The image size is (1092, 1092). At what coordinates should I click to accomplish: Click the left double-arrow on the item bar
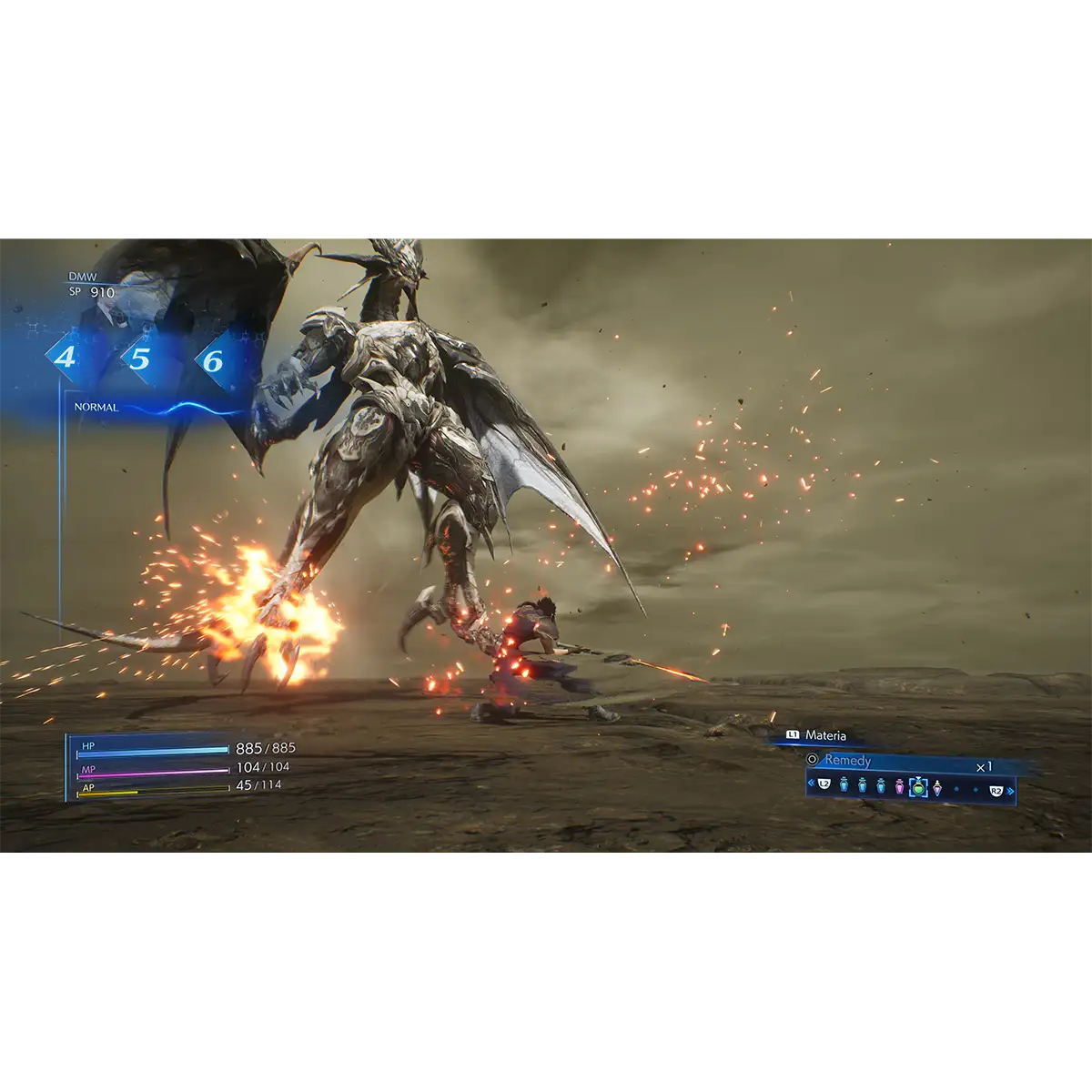click(x=811, y=783)
